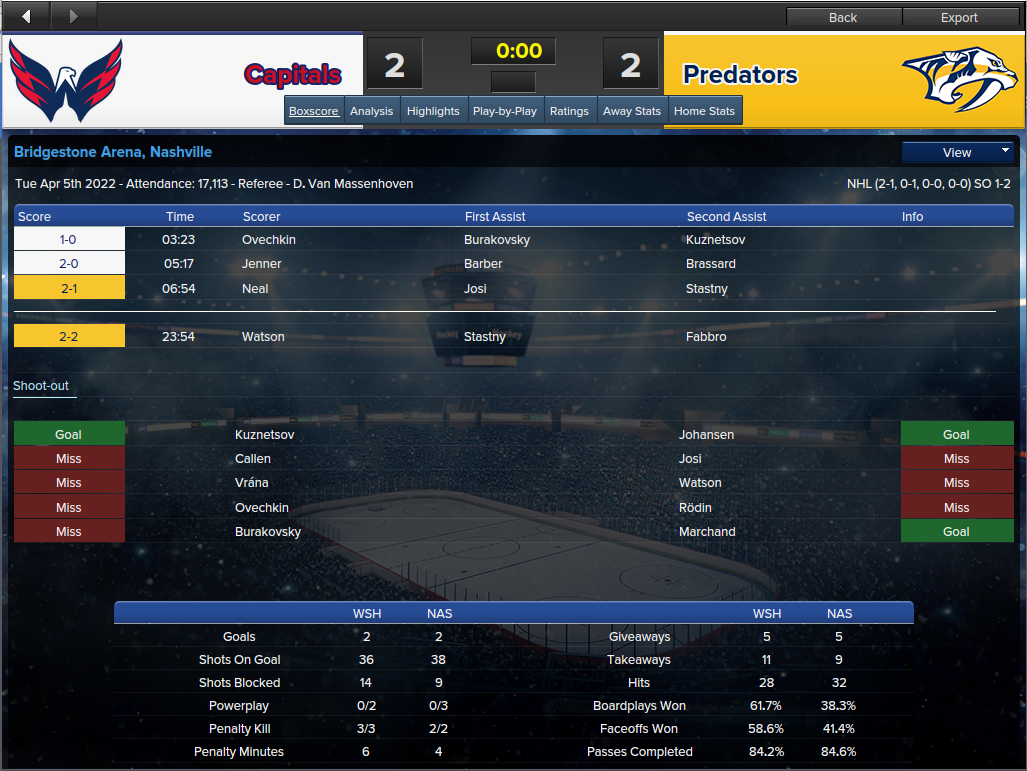Image resolution: width=1027 pixels, height=771 pixels.
Task: Select the Ratings tab
Action: [569, 111]
